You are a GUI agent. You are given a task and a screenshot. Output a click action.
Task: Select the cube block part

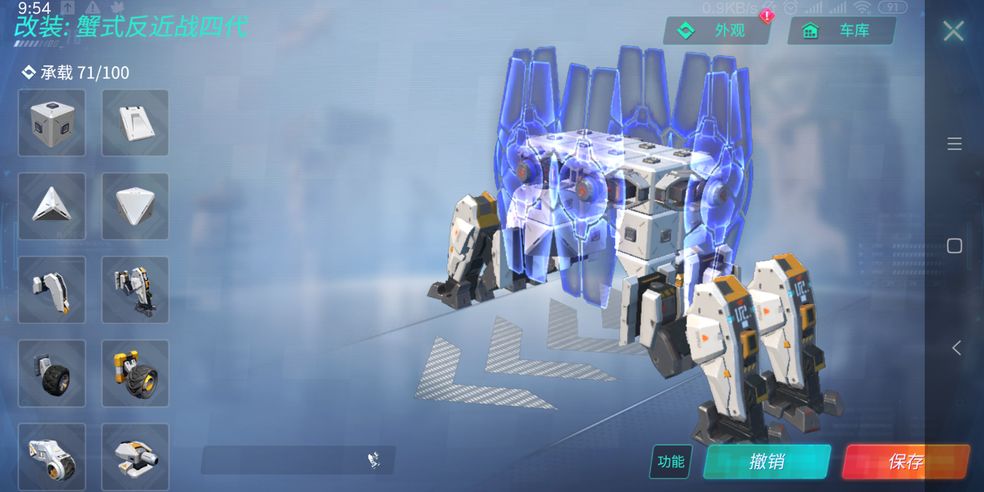tap(51, 123)
